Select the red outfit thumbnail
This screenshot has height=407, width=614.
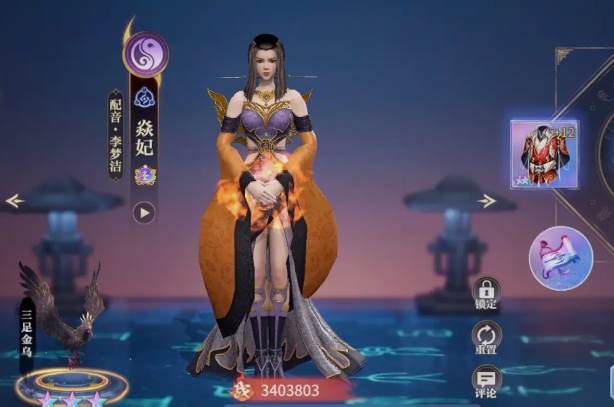tap(544, 154)
